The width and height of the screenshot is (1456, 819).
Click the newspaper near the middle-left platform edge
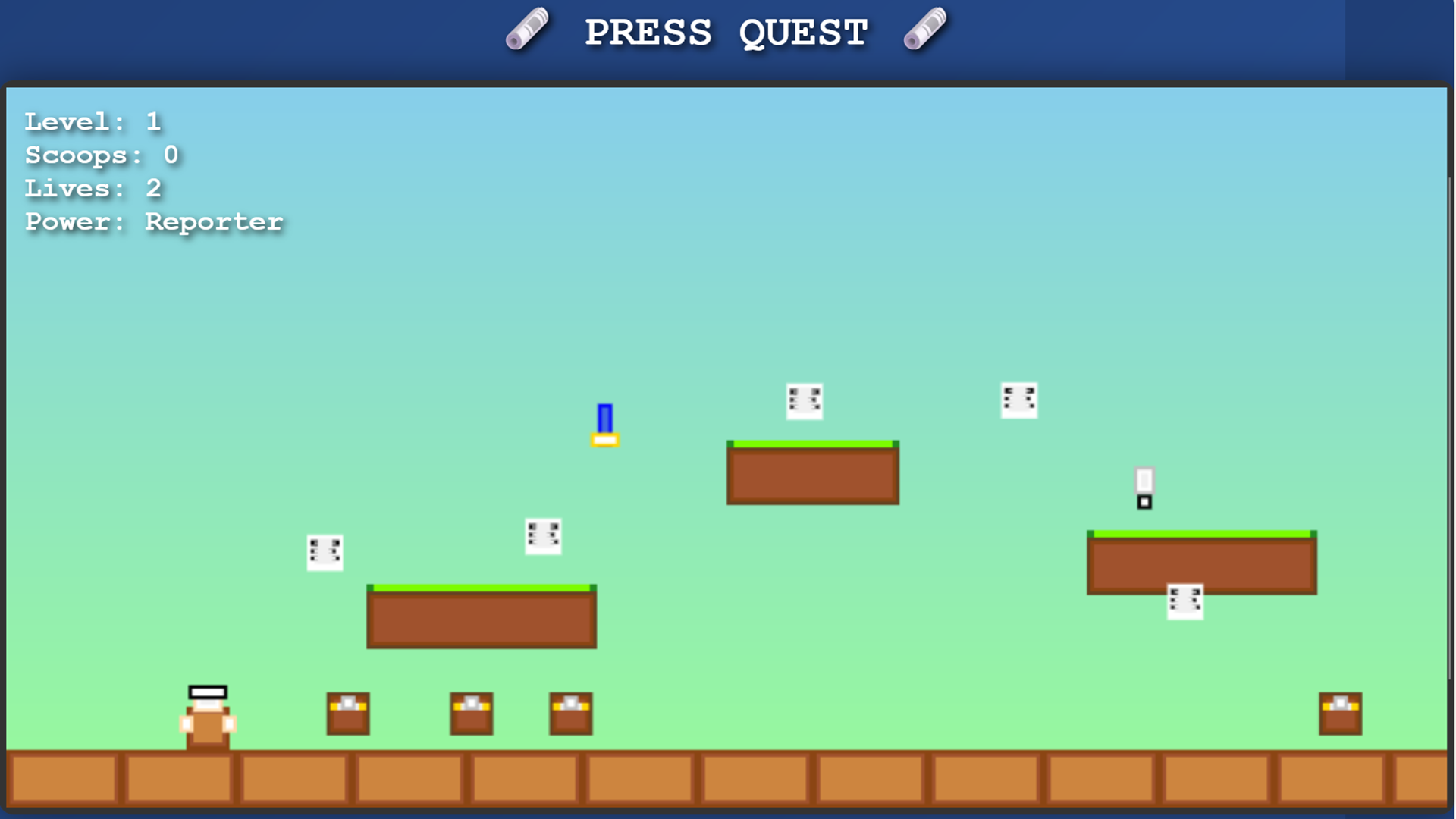tap(325, 553)
